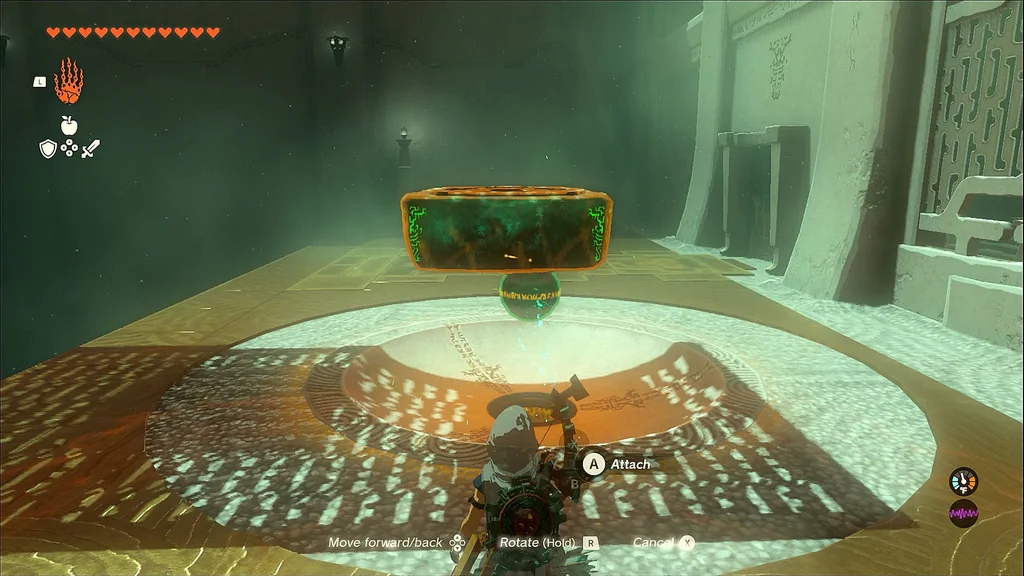Choose the shield quick-select icon

(x=47, y=149)
